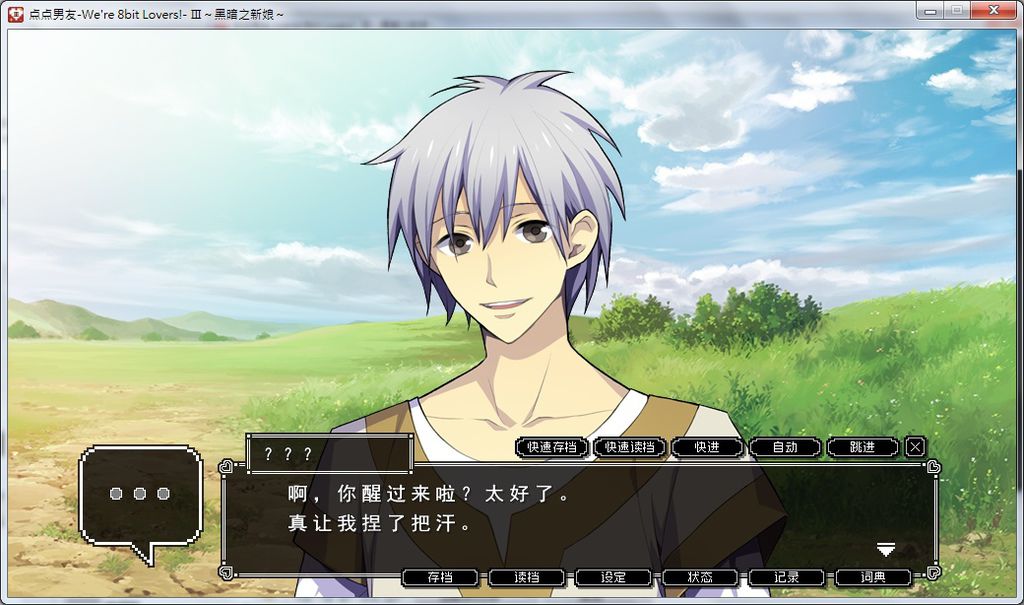Activate the 快进 fast-forward button
The width and height of the screenshot is (1024, 605).
tap(707, 447)
